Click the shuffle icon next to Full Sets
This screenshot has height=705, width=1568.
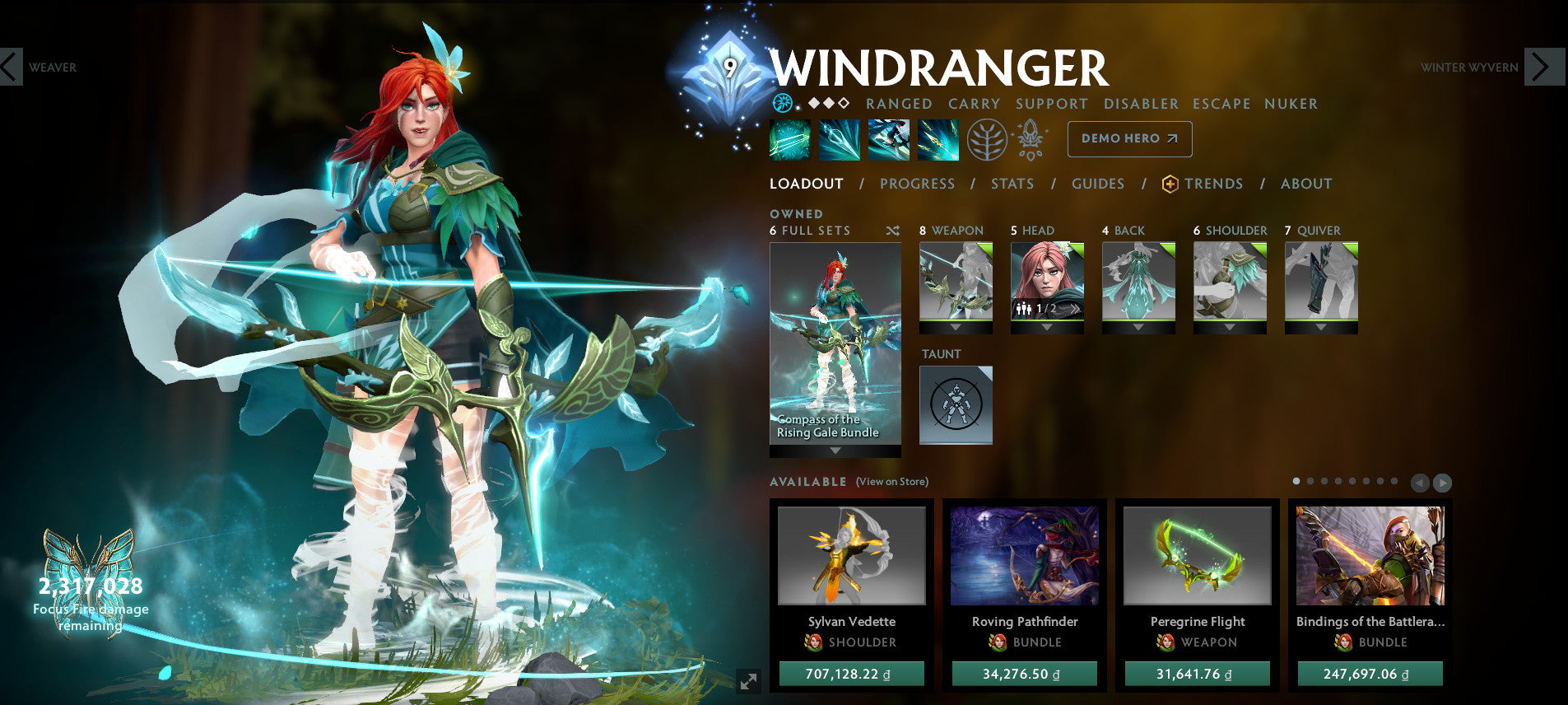click(892, 231)
